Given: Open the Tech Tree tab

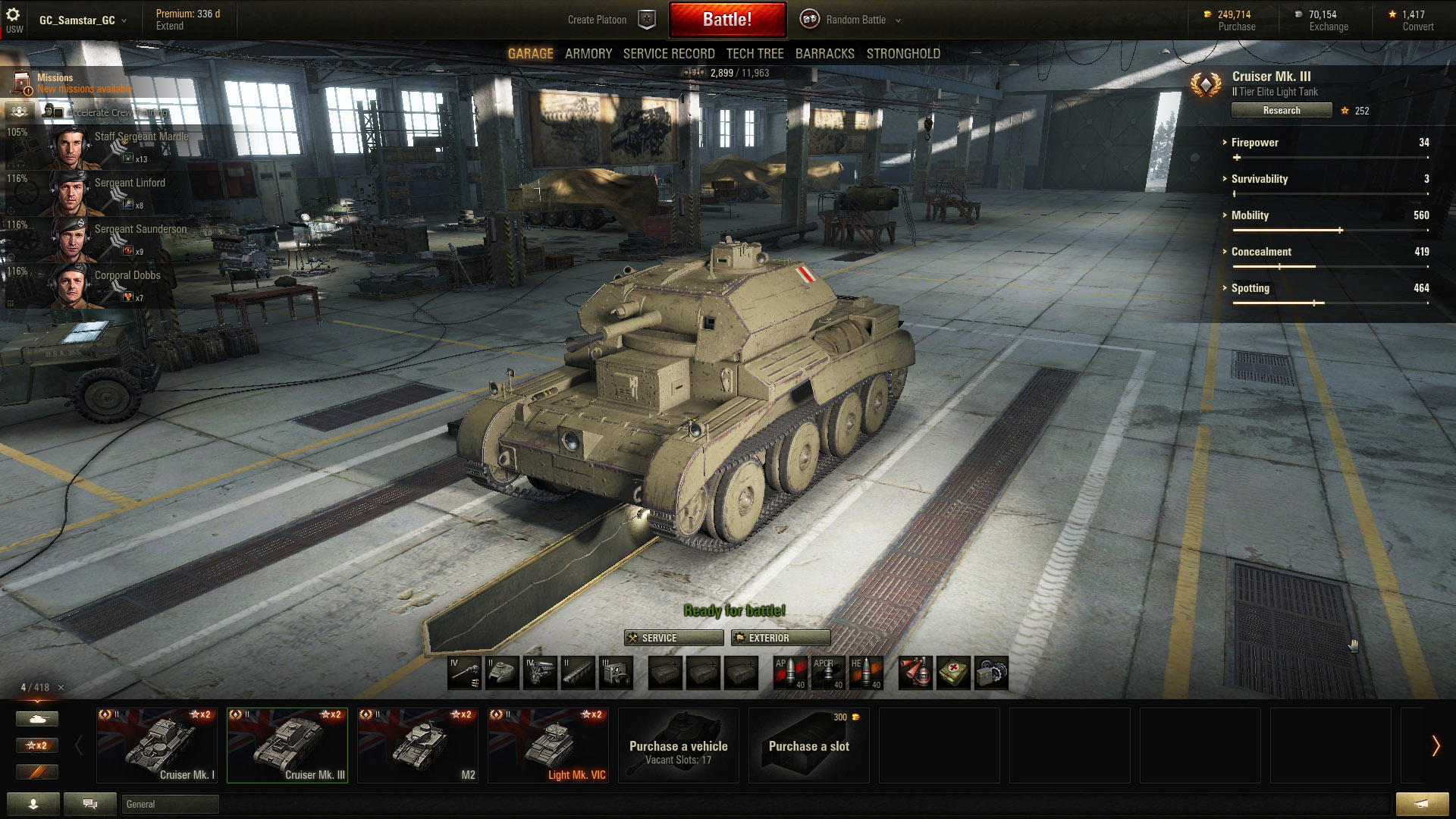Looking at the screenshot, I should pos(755,54).
